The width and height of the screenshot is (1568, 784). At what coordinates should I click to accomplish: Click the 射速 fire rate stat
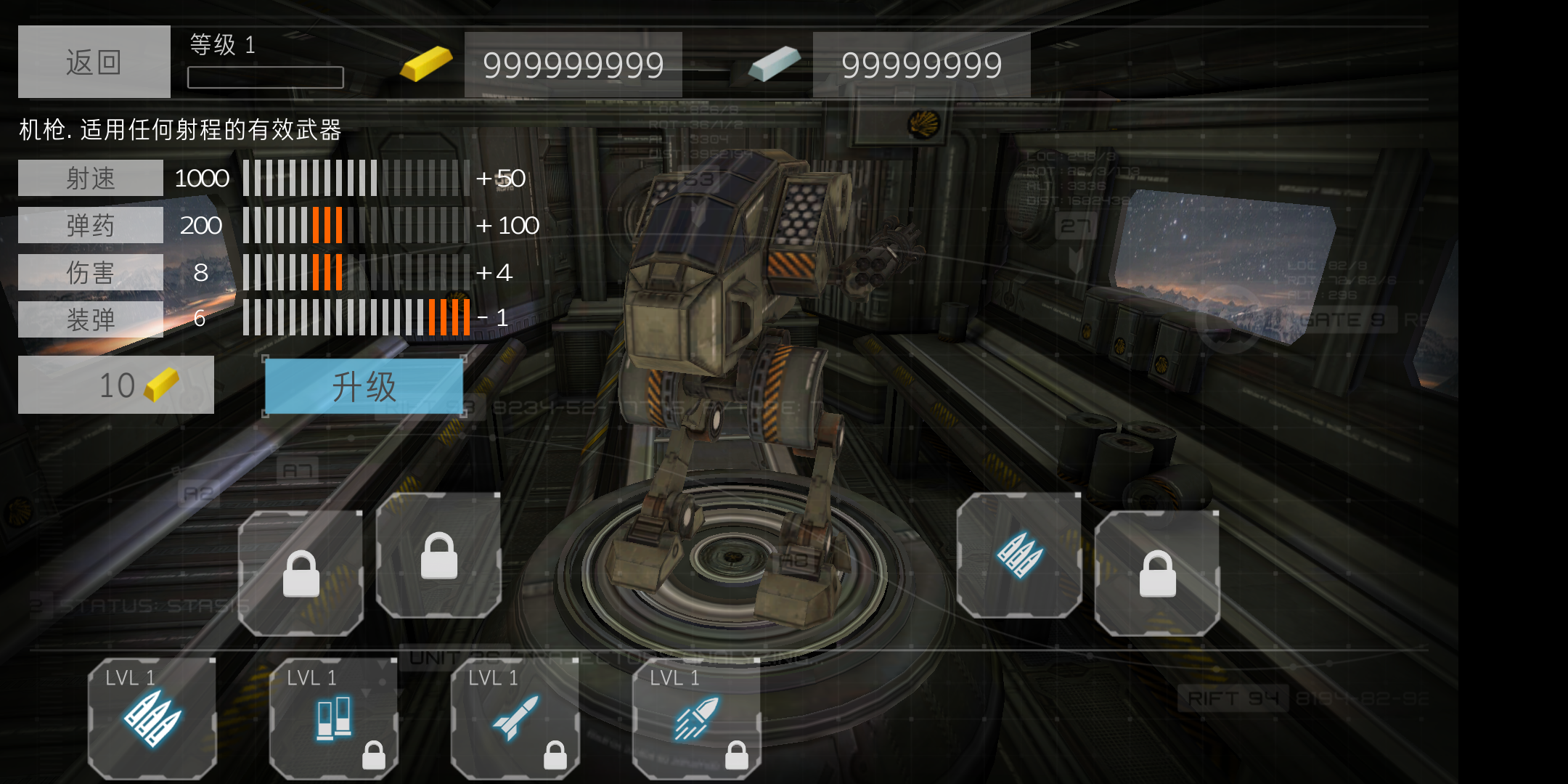click(91, 178)
